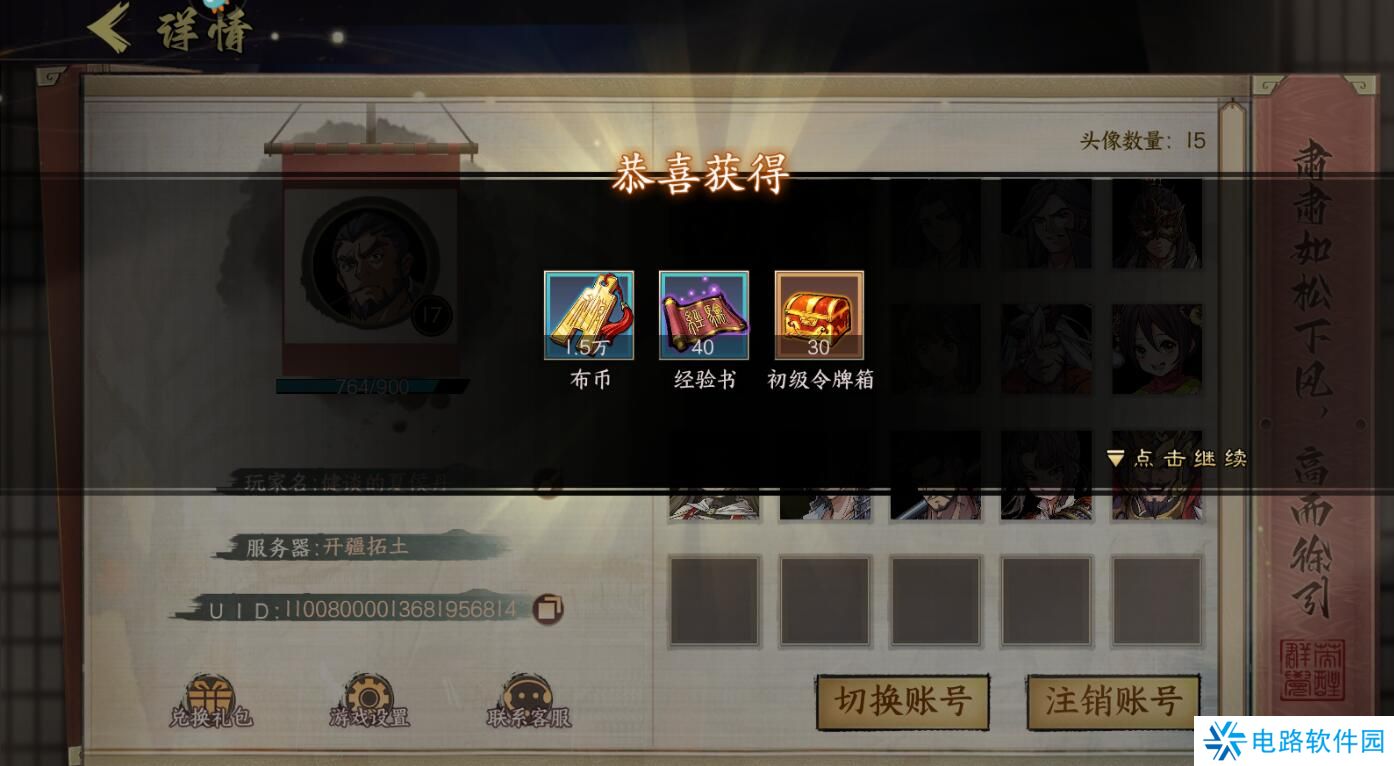
Task: Expand the 恭喜获得 reward announcement banner
Action: click(x=700, y=176)
